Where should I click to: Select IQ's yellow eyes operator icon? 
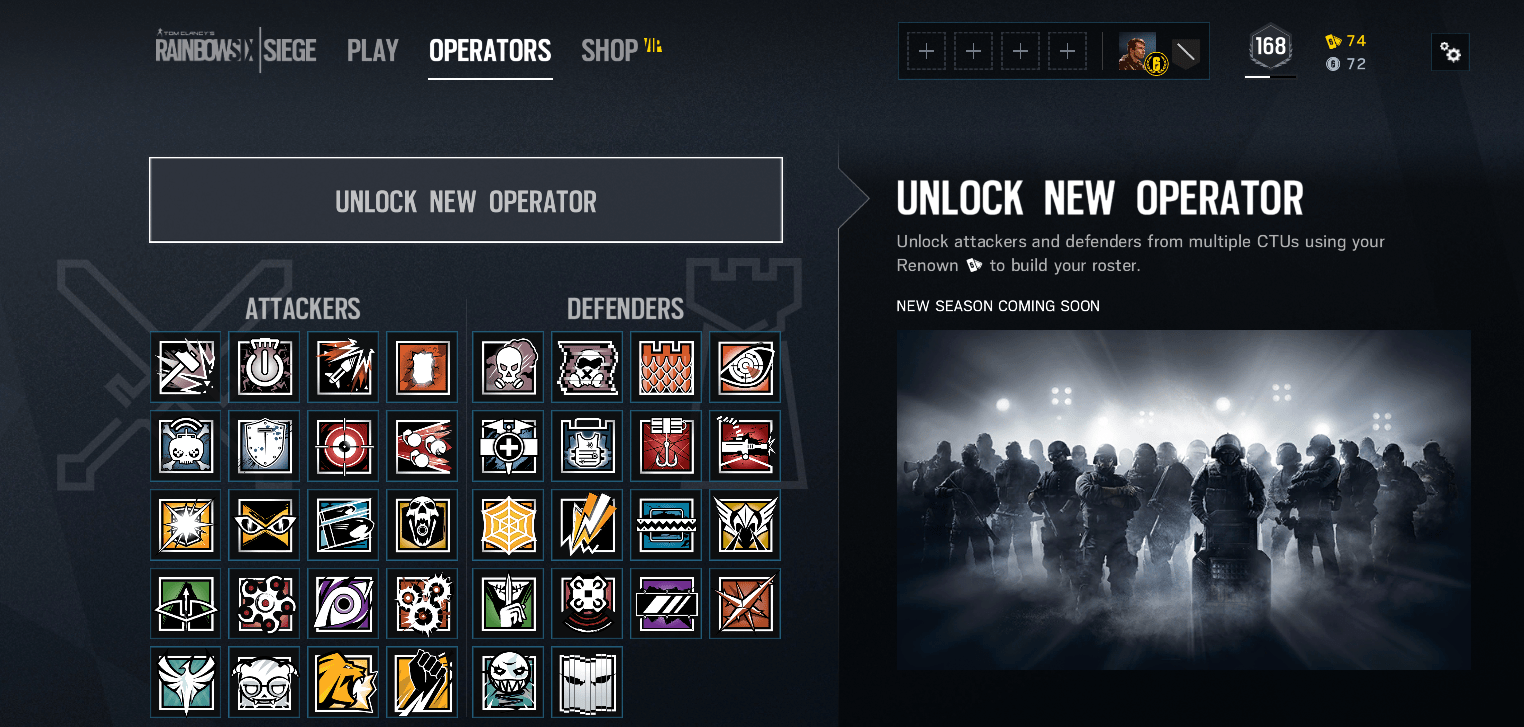point(264,524)
